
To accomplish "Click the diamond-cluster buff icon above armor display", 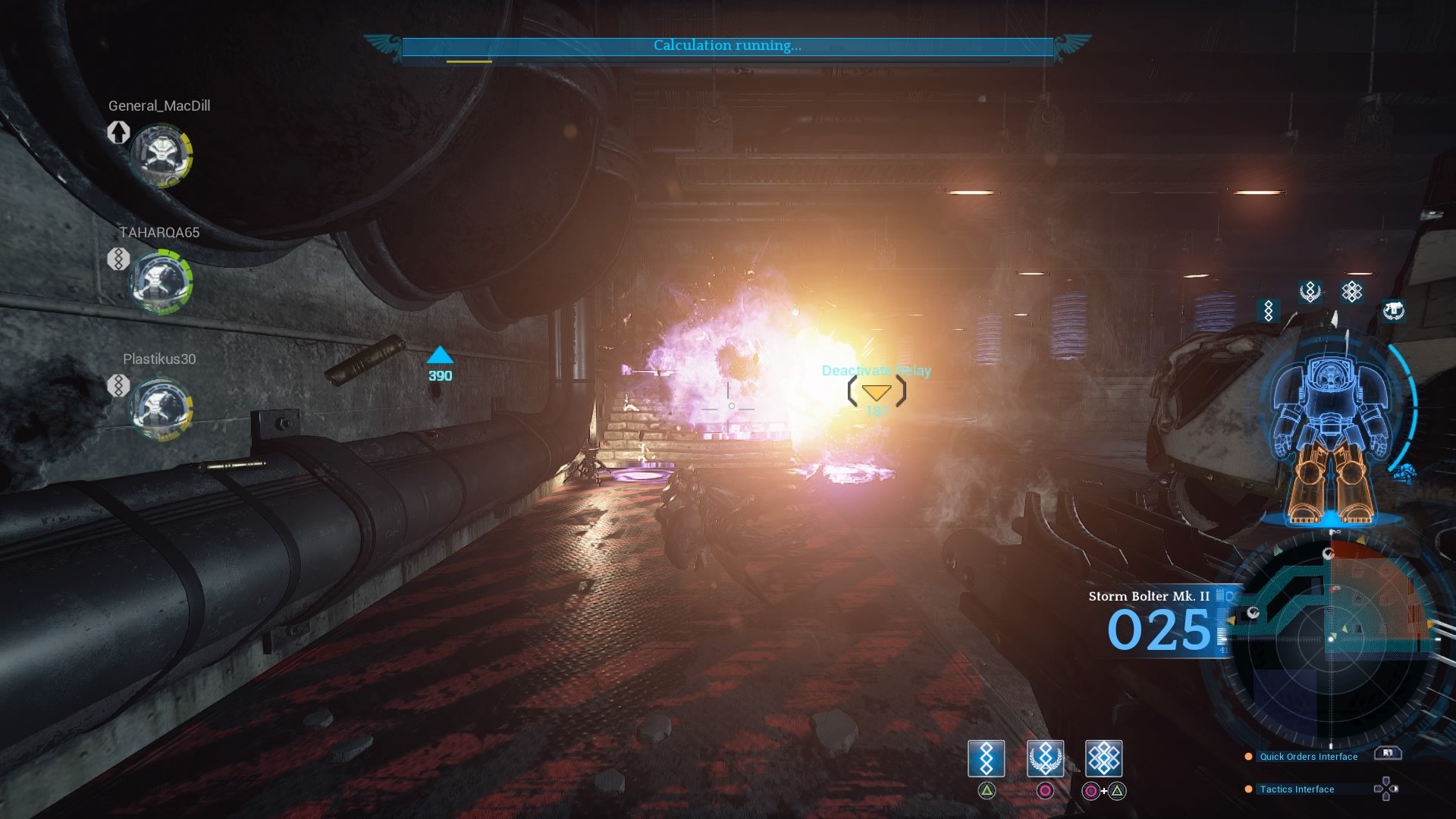I will [1353, 290].
